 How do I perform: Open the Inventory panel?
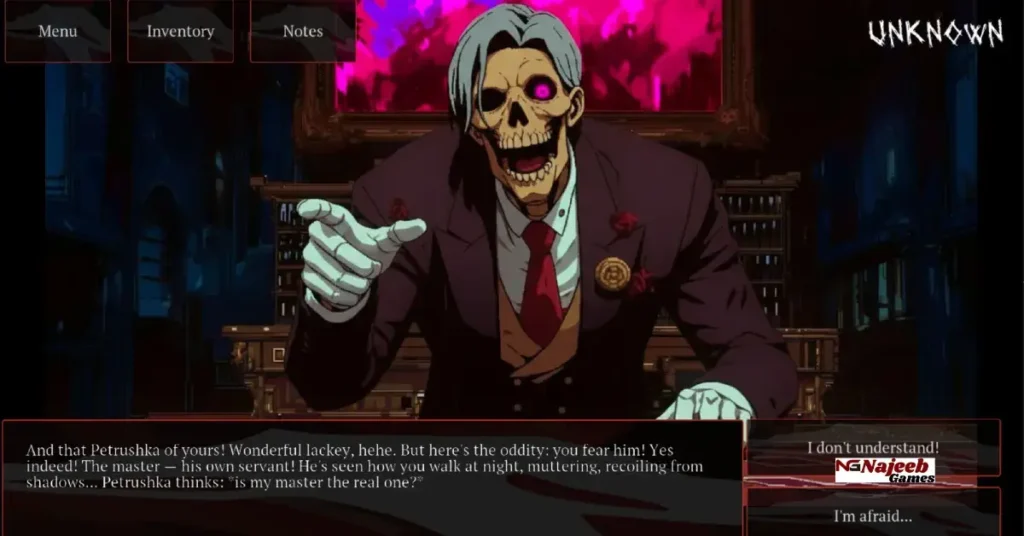(x=180, y=31)
